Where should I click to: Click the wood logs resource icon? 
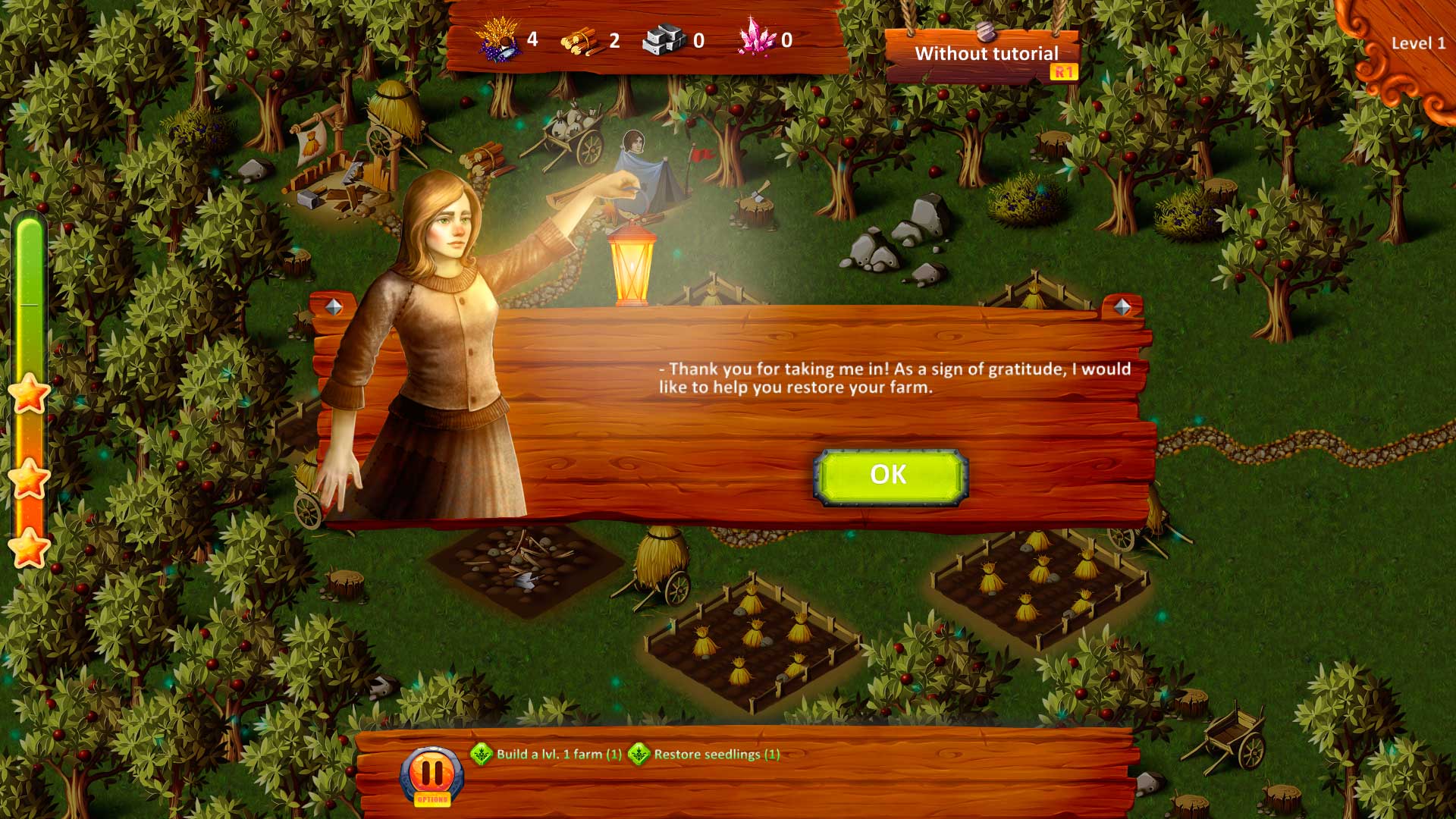tap(581, 39)
